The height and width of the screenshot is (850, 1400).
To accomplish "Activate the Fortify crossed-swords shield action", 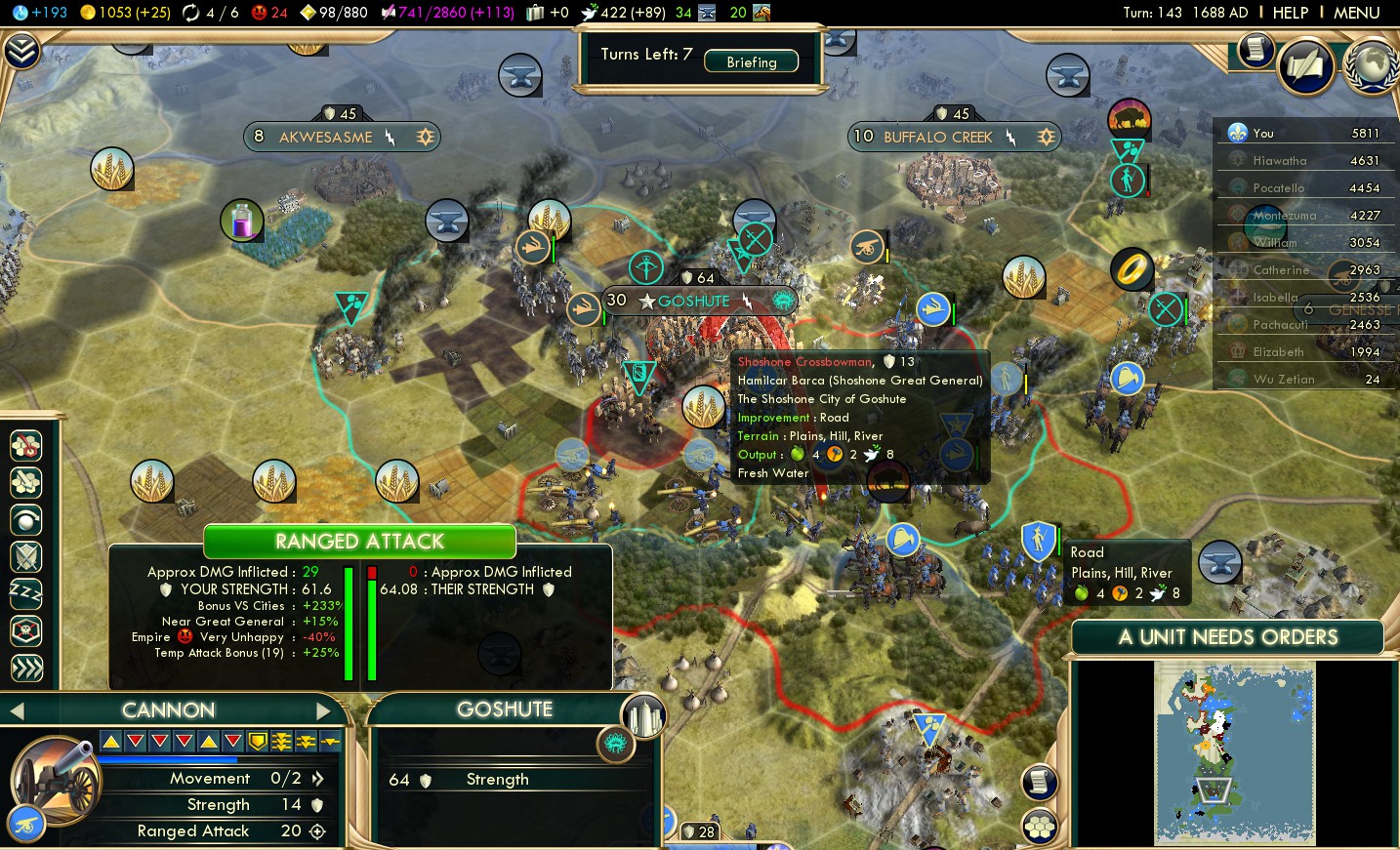I will click(x=26, y=556).
